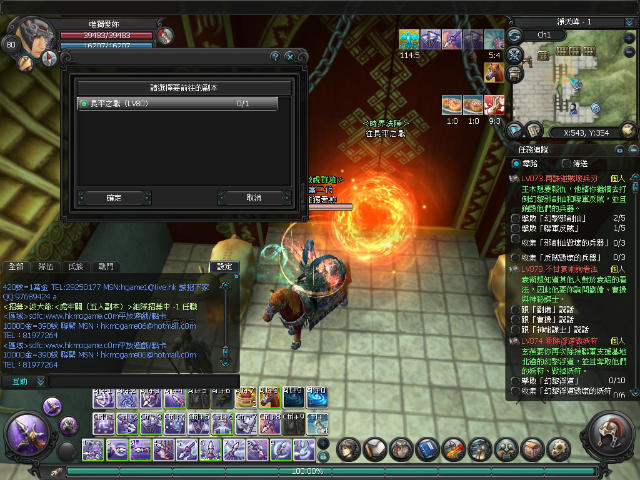Screen dimensions: 640x480
Task: Open the blue book menu icon
Action: [x=428, y=449]
